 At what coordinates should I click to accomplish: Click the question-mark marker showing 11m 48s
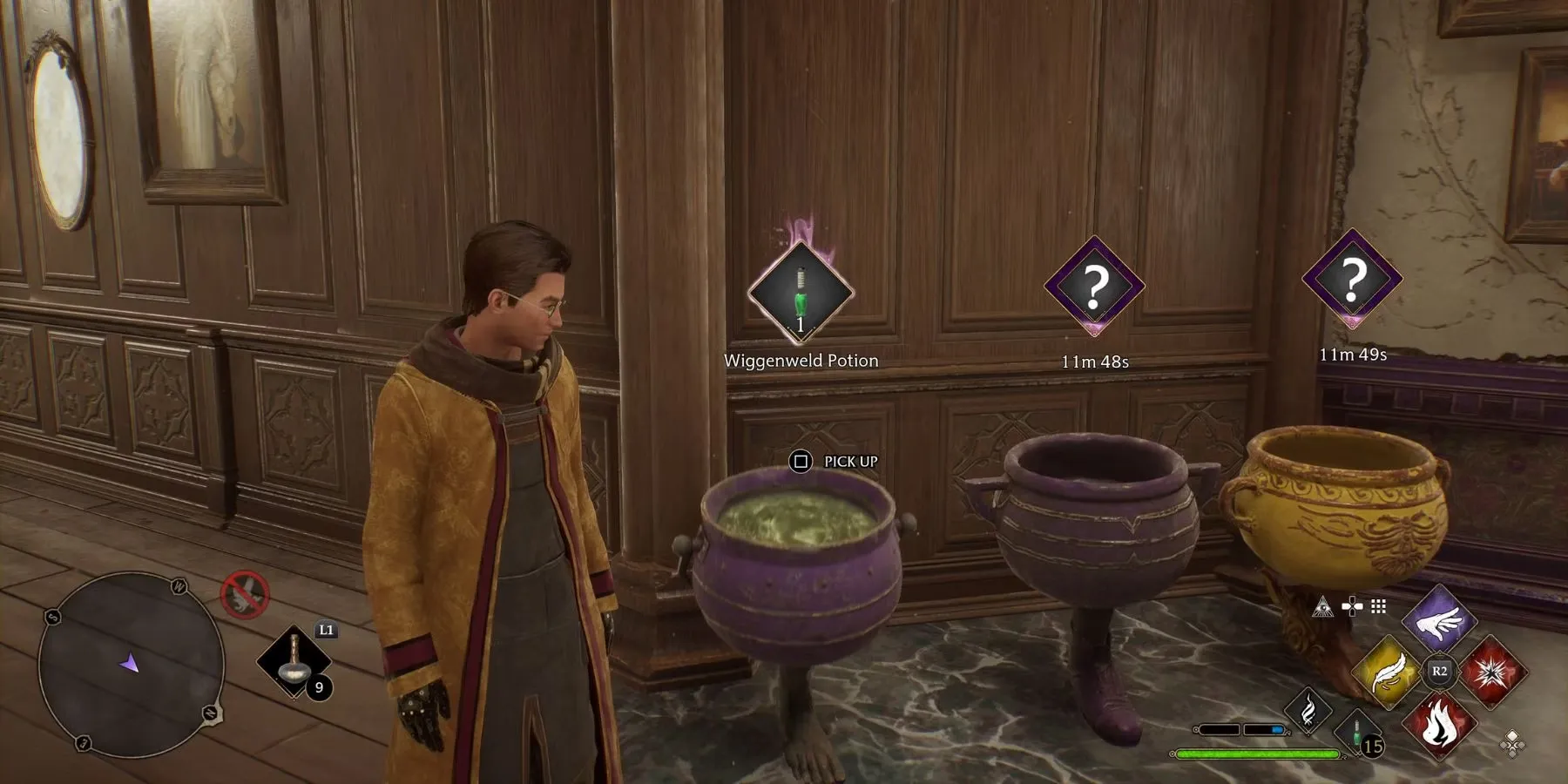tap(1094, 286)
